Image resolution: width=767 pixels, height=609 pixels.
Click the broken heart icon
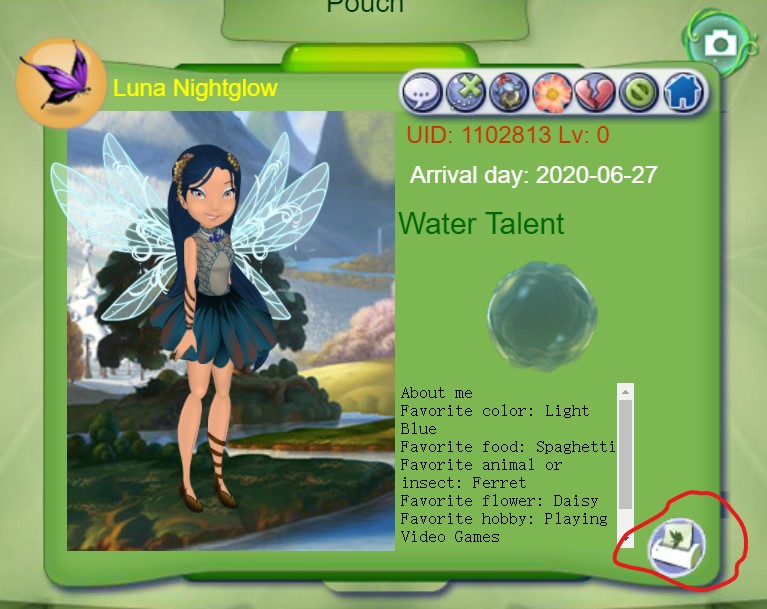[595, 93]
